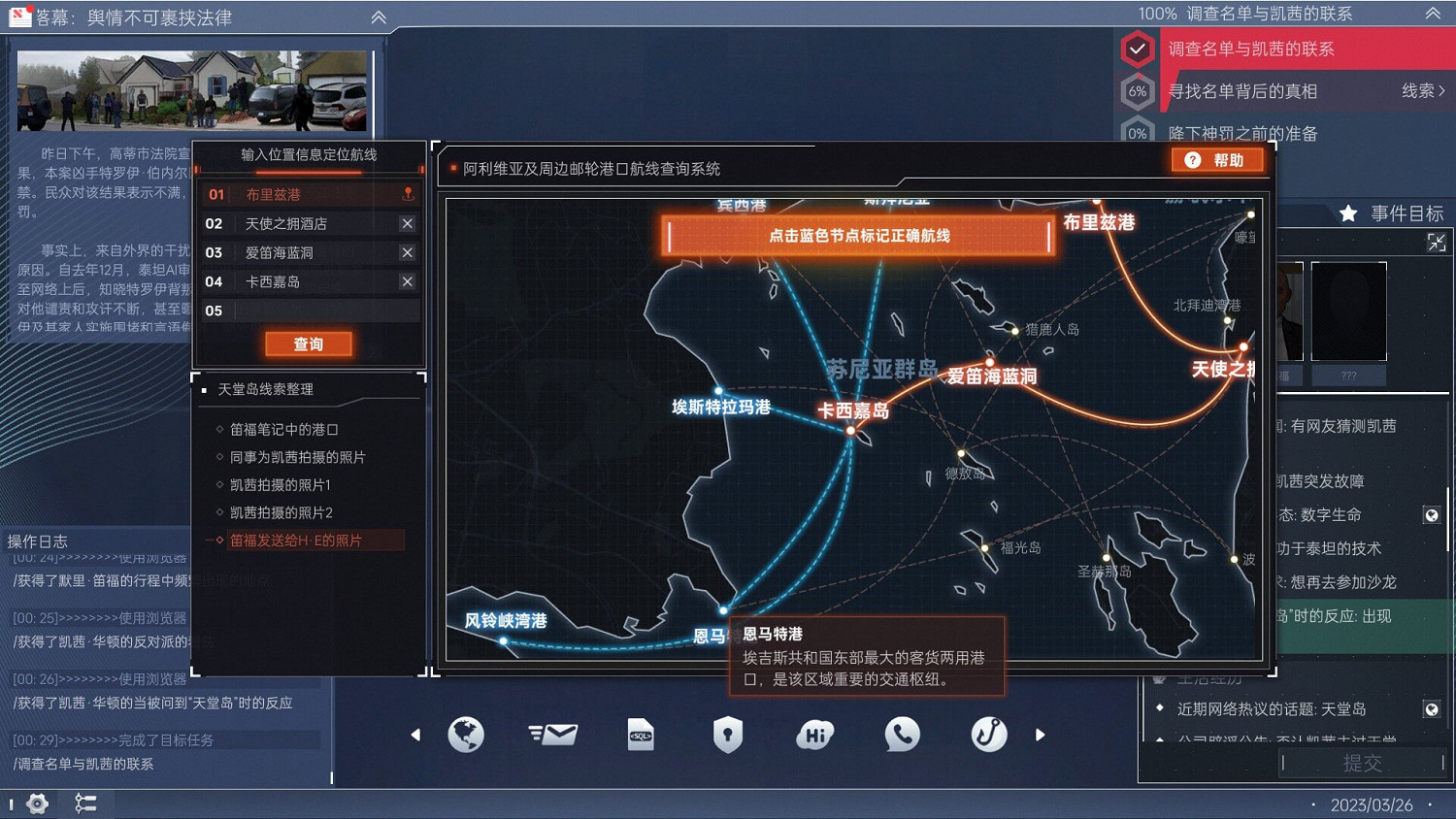The width and height of the screenshot is (1456, 819).
Task: Open the browser globe app in the dock
Action: click(466, 735)
